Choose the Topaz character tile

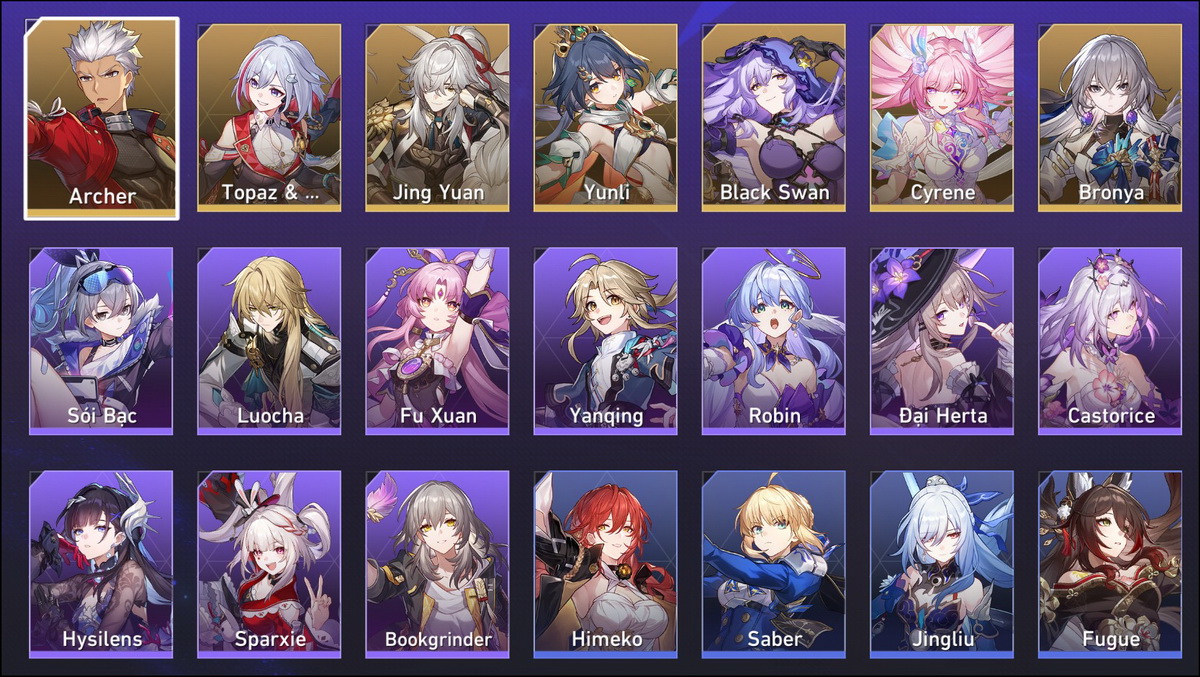[x=269, y=118]
